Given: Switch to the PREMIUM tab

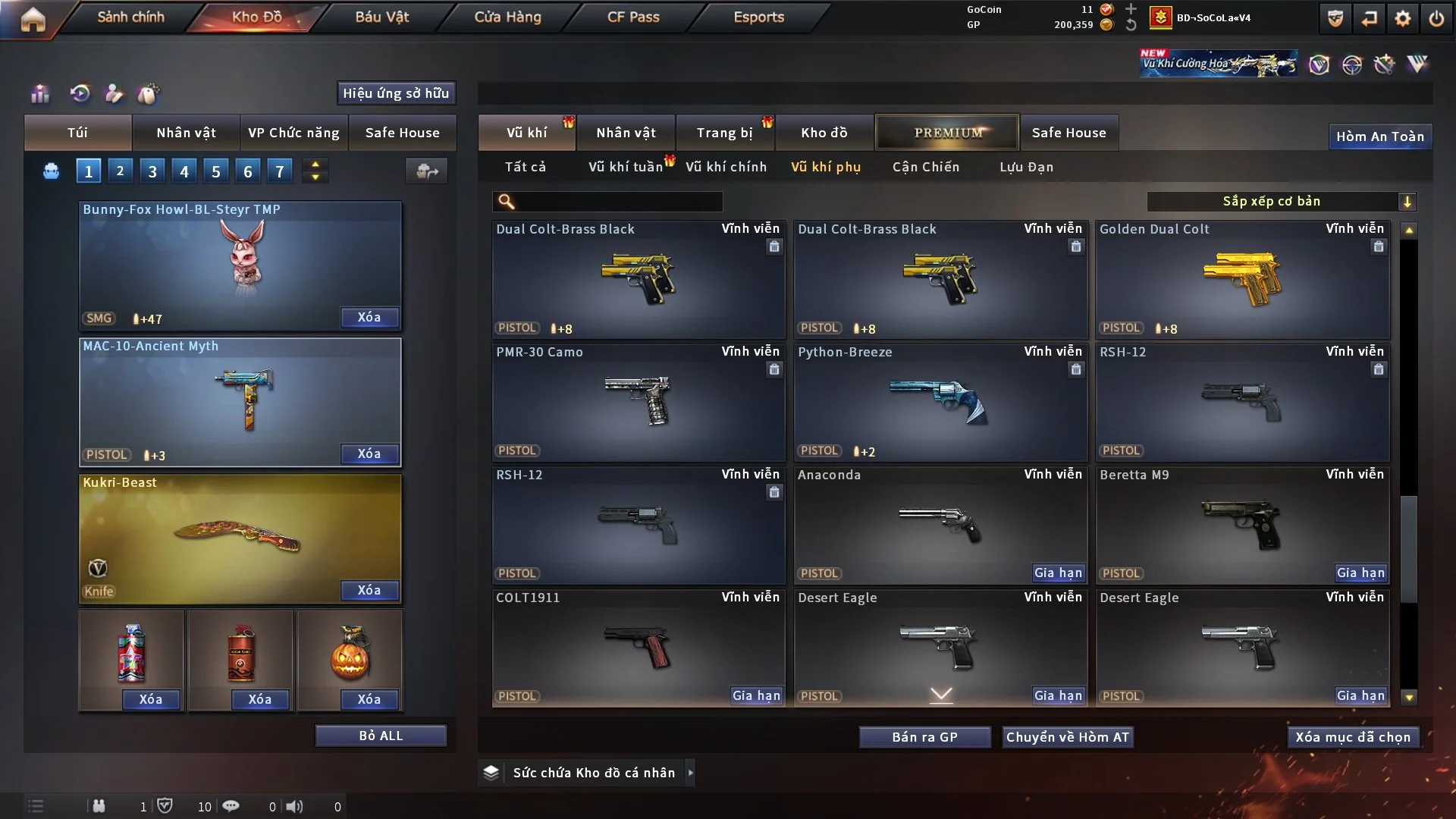Looking at the screenshot, I should pyautogui.click(x=947, y=133).
